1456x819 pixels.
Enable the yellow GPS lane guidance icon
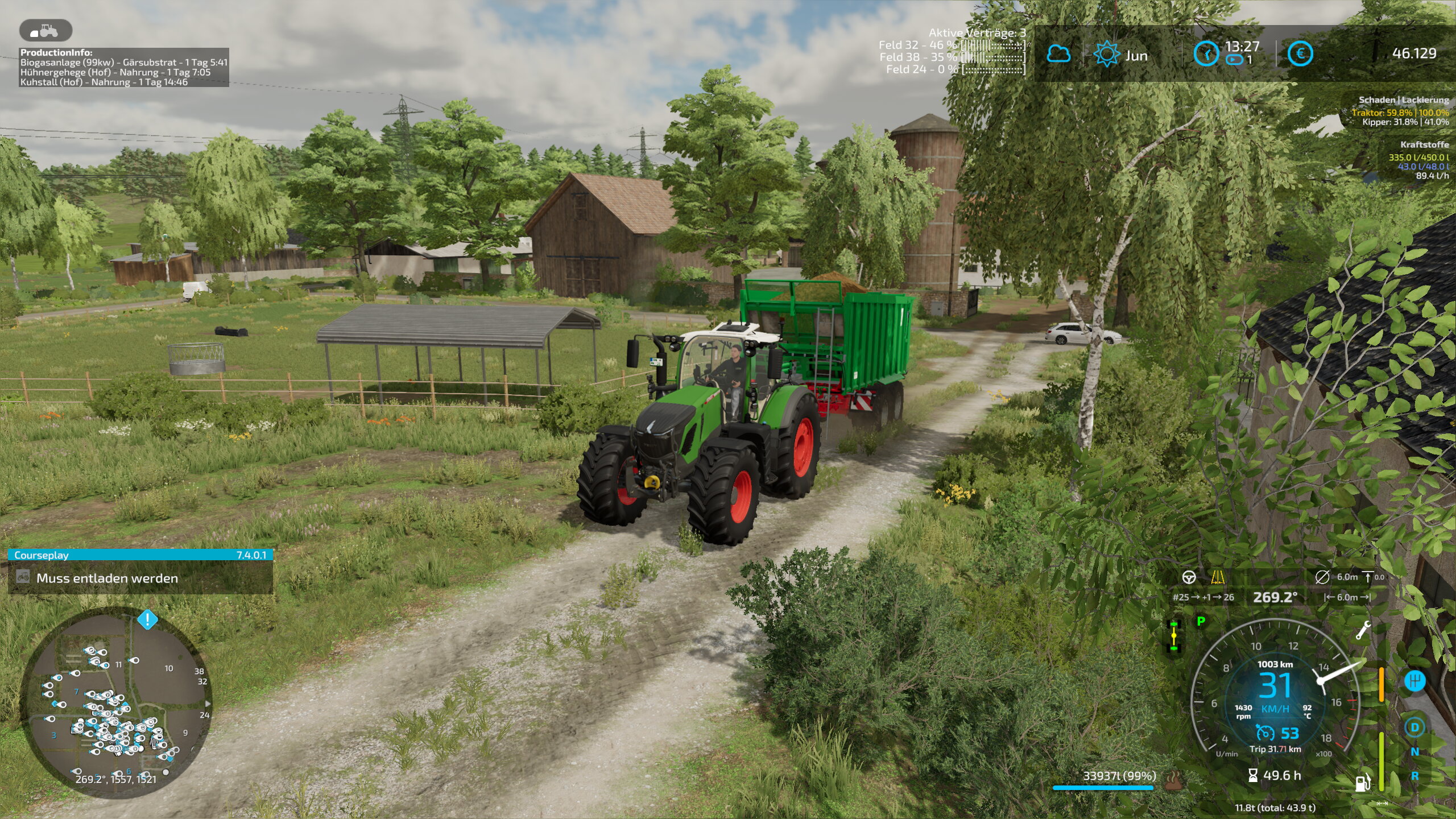tap(1218, 577)
